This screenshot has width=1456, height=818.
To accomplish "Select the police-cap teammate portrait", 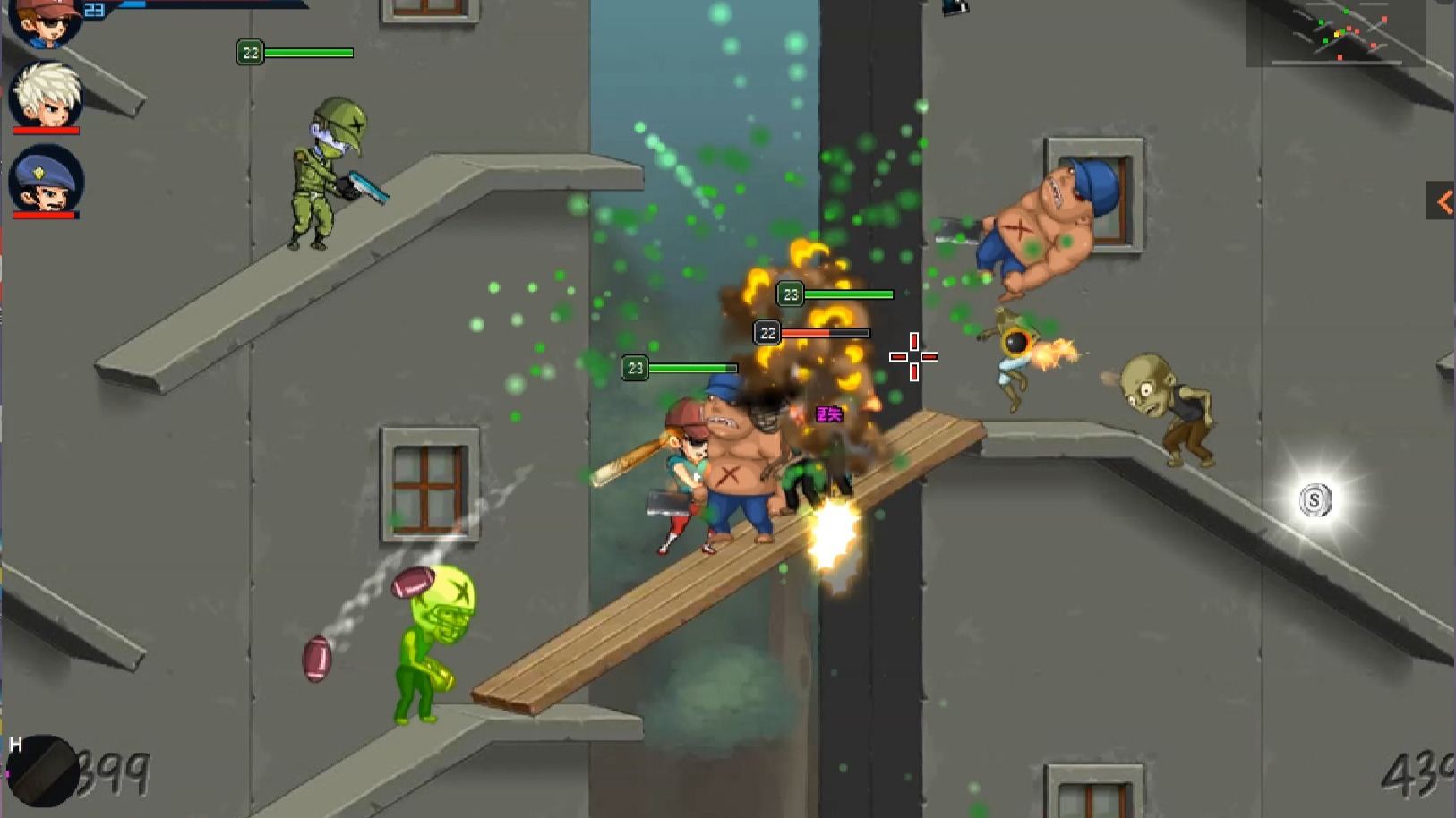I will tap(47, 179).
